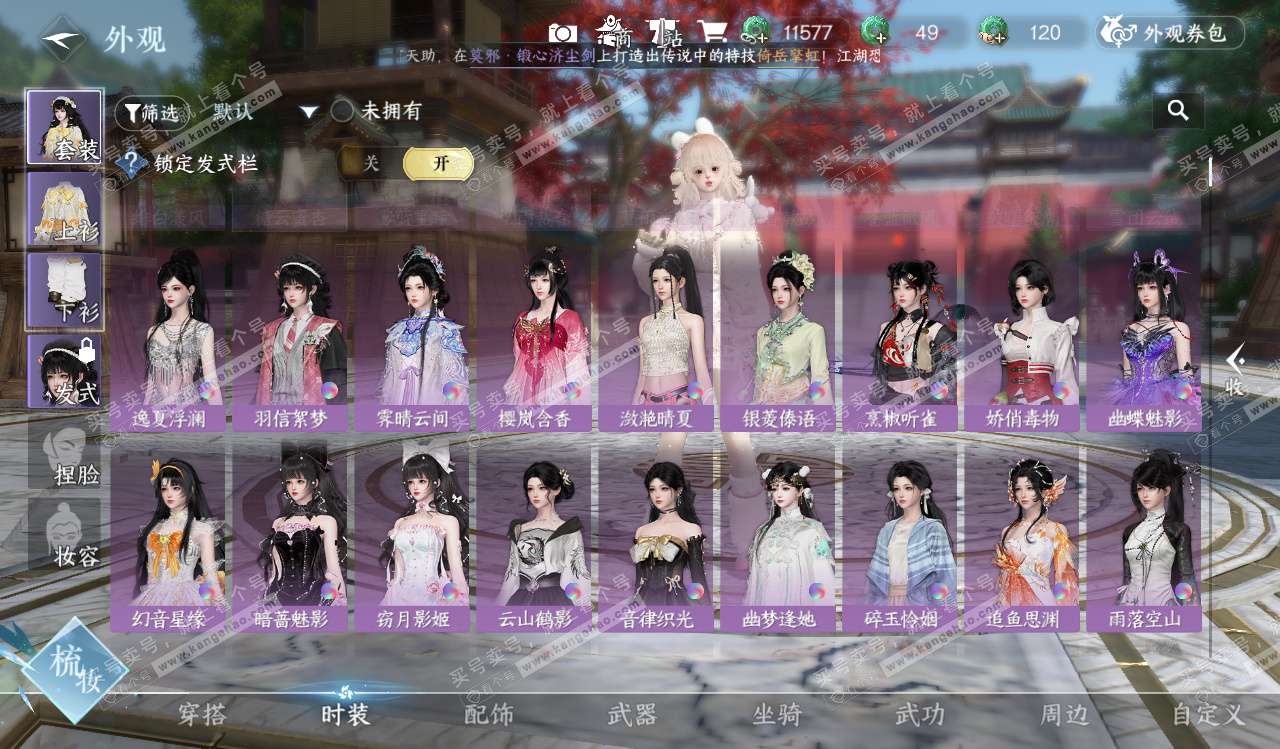The width and height of the screenshot is (1280, 749).
Task: Pick the 幽蝶魅影 outfit thumbnail
Action: 1144,338
